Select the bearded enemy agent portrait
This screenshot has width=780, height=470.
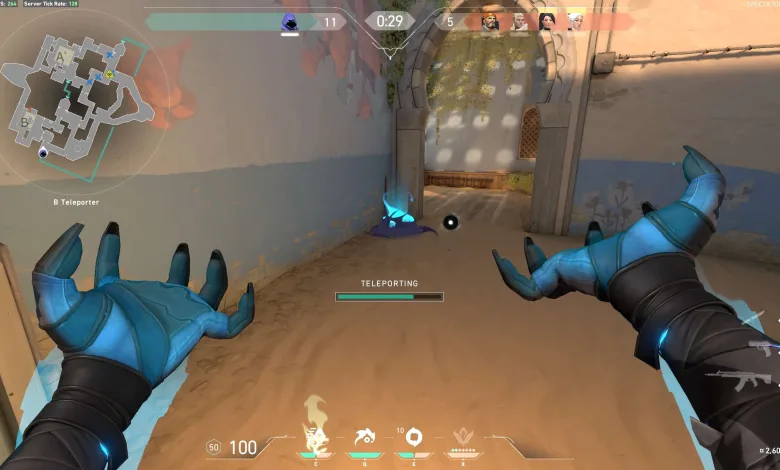[490, 21]
